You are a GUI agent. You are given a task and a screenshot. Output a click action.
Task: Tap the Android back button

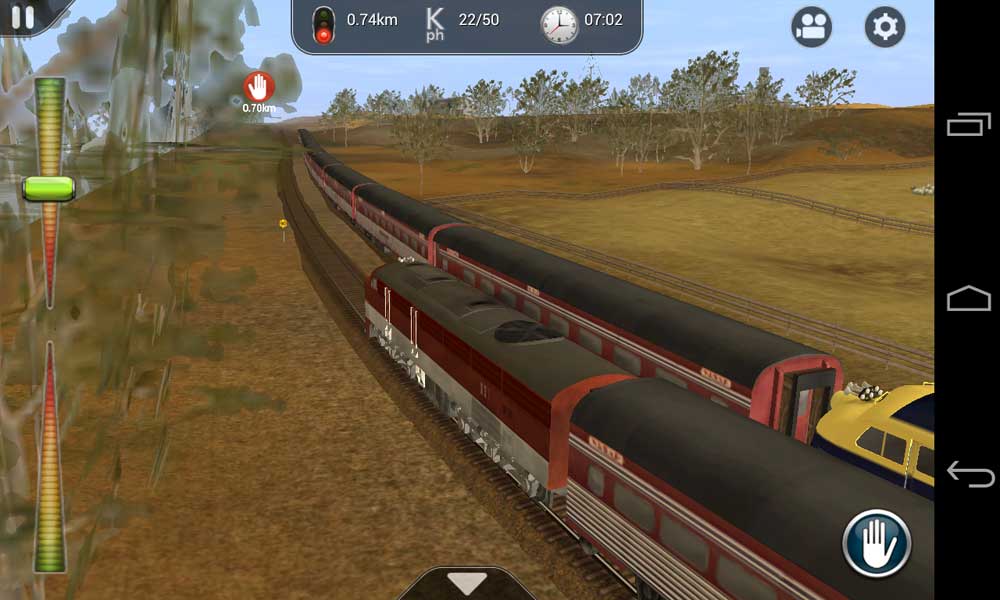click(x=968, y=473)
